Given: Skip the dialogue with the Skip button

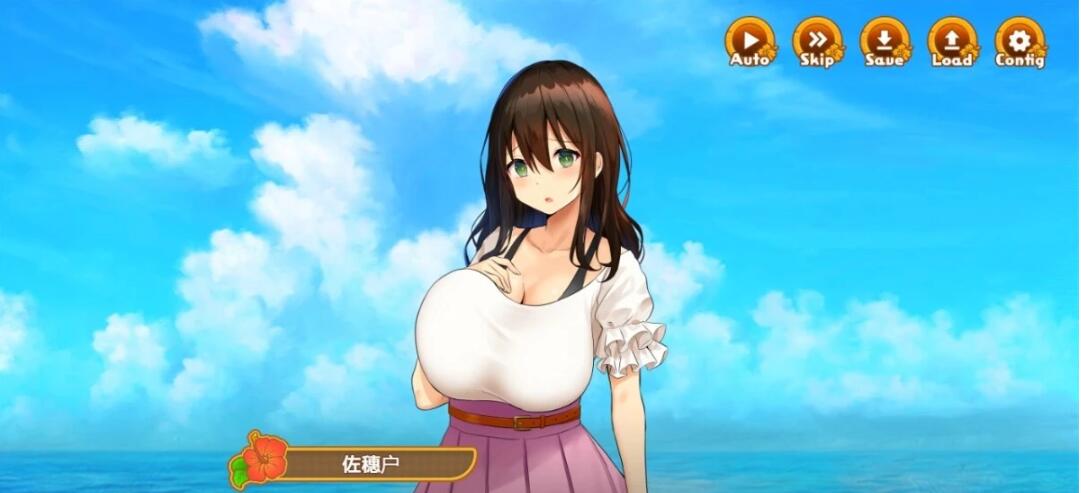Looking at the screenshot, I should pyautogui.click(x=817, y=42).
